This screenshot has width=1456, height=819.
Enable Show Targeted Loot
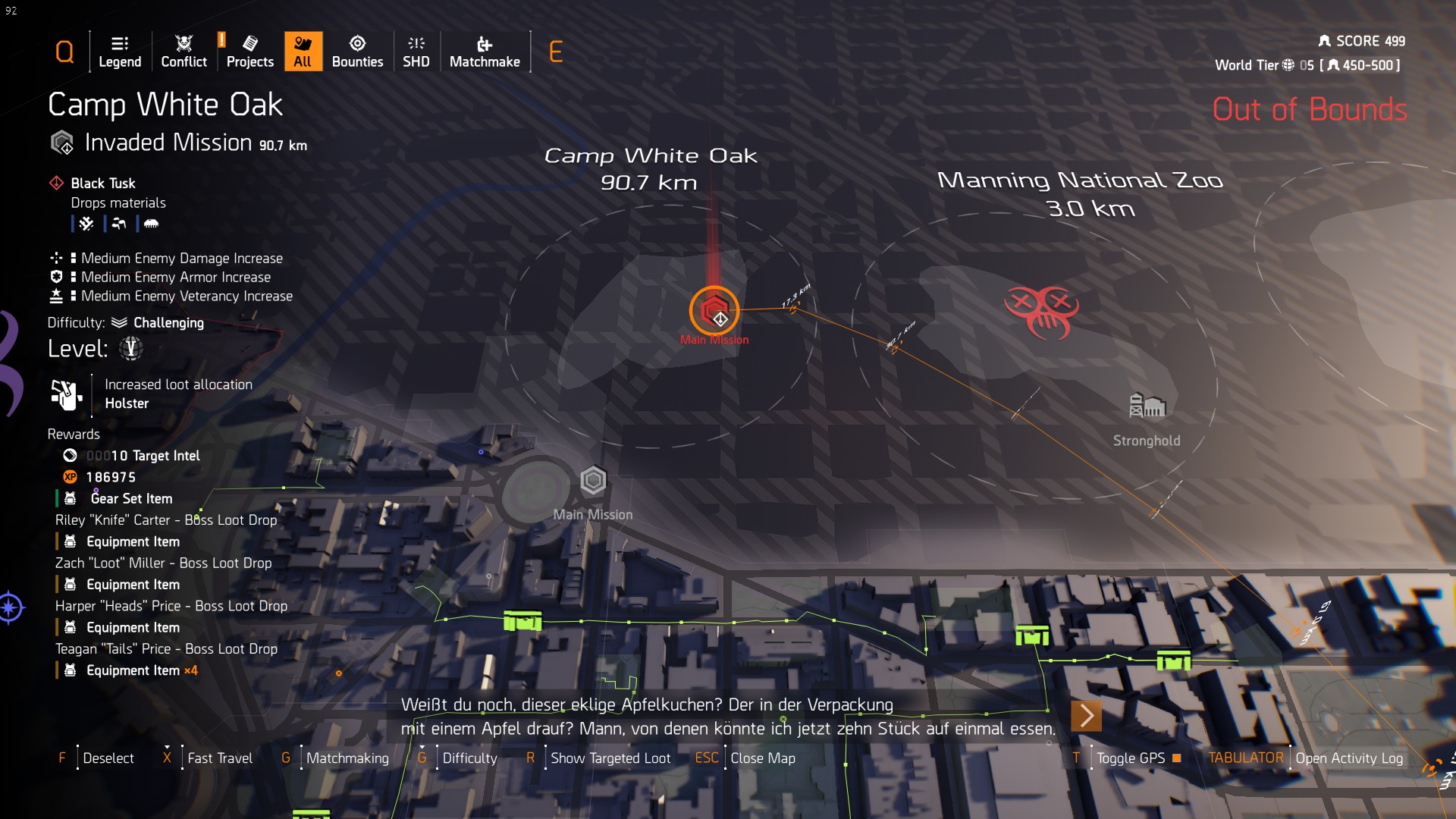point(610,758)
